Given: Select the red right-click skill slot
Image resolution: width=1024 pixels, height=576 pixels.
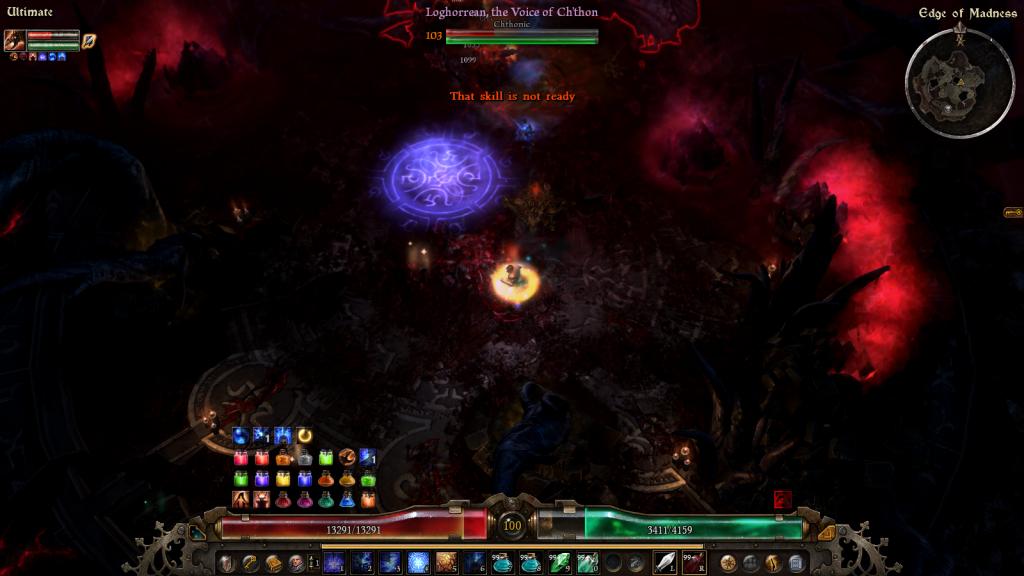Looking at the screenshot, I should (694, 563).
